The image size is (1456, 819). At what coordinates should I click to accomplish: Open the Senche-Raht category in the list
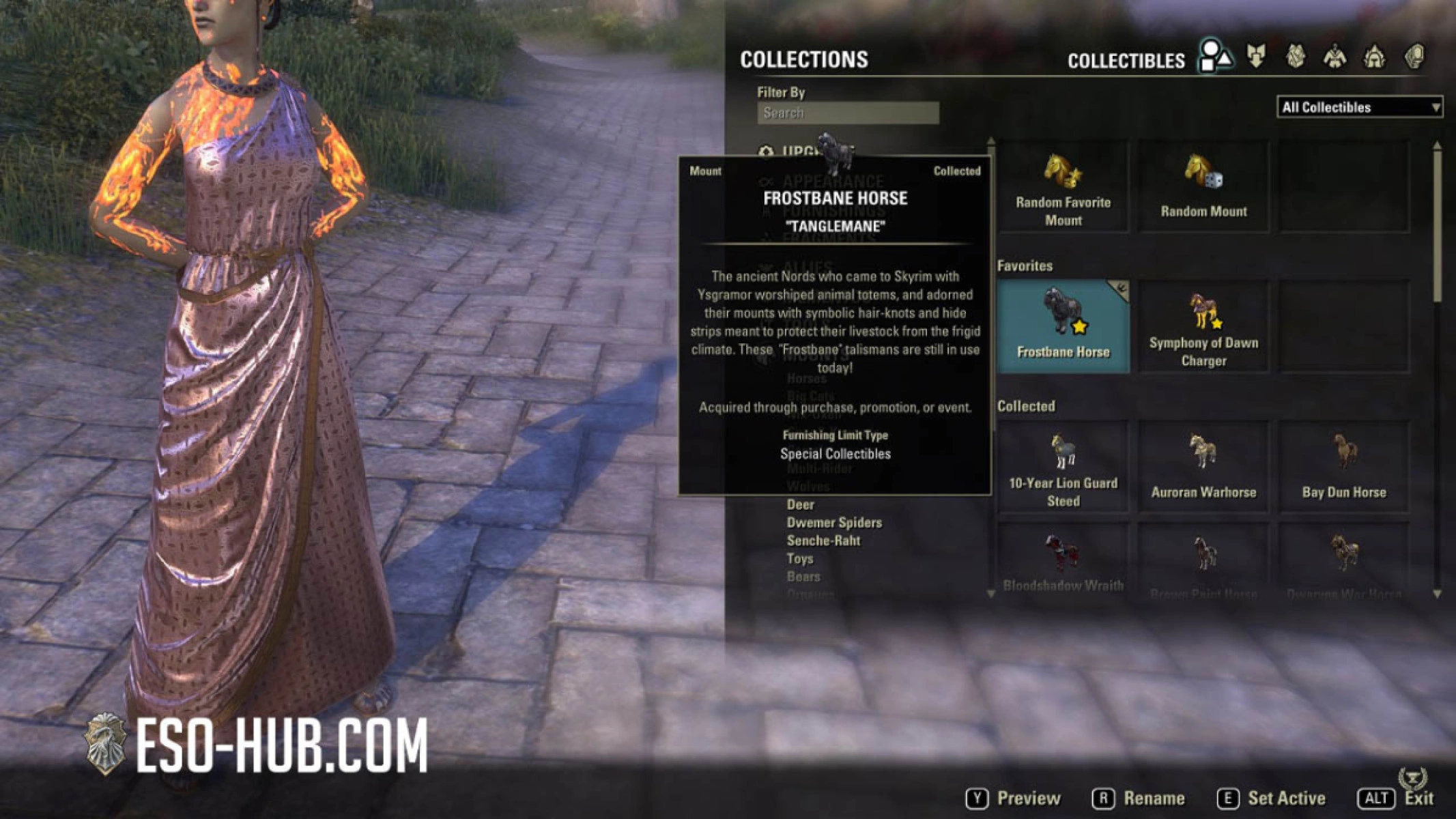(824, 540)
